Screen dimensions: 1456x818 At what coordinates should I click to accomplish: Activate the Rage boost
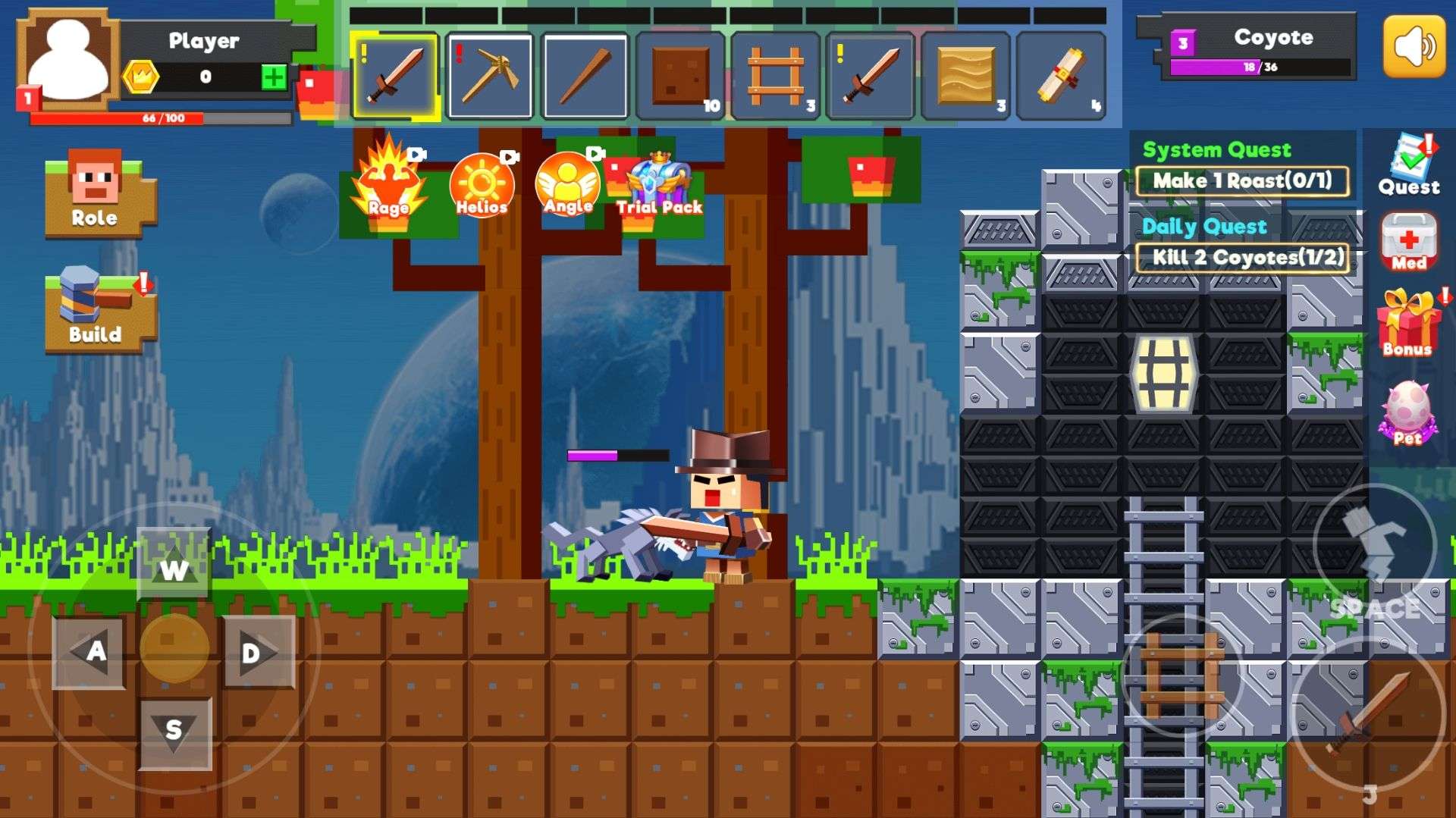coord(389,182)
